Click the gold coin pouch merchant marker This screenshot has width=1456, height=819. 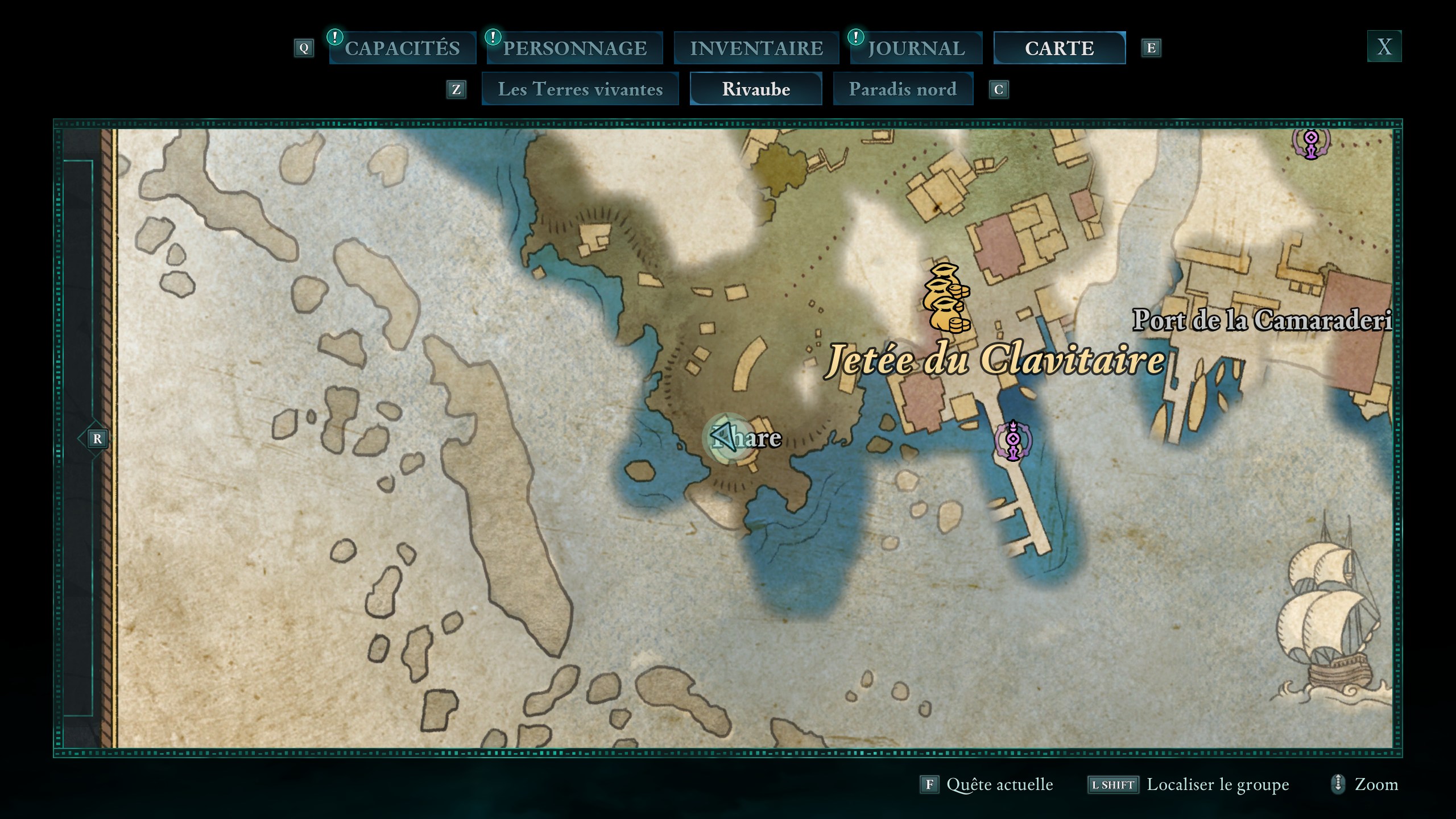point(945,298)
